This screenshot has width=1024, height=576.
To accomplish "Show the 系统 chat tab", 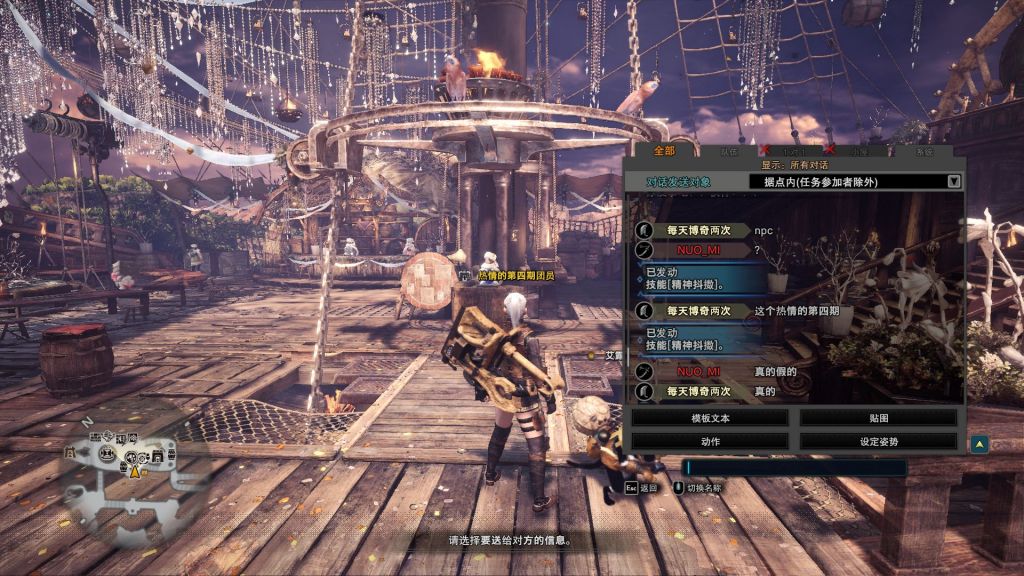I will click(924, 152).
